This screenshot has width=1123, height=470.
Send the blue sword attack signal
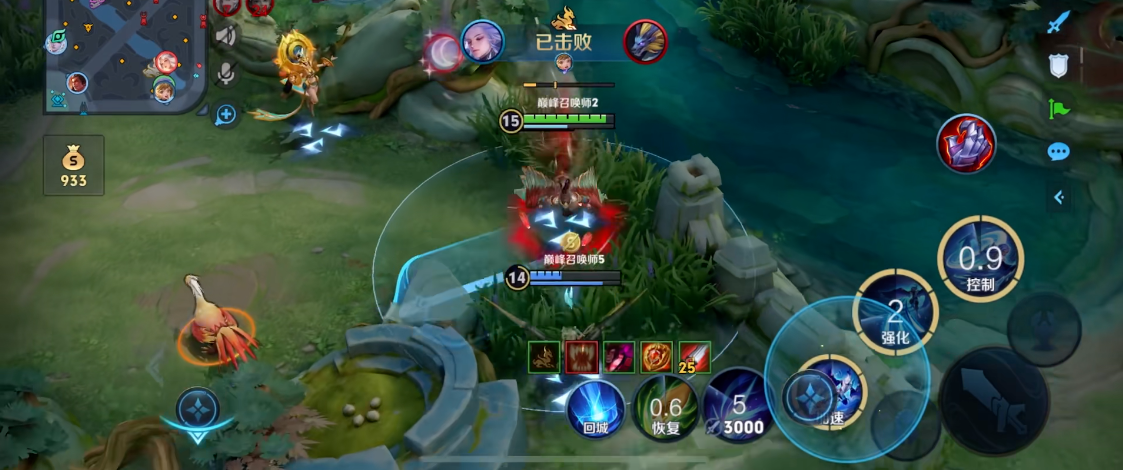pos(1058,22)
